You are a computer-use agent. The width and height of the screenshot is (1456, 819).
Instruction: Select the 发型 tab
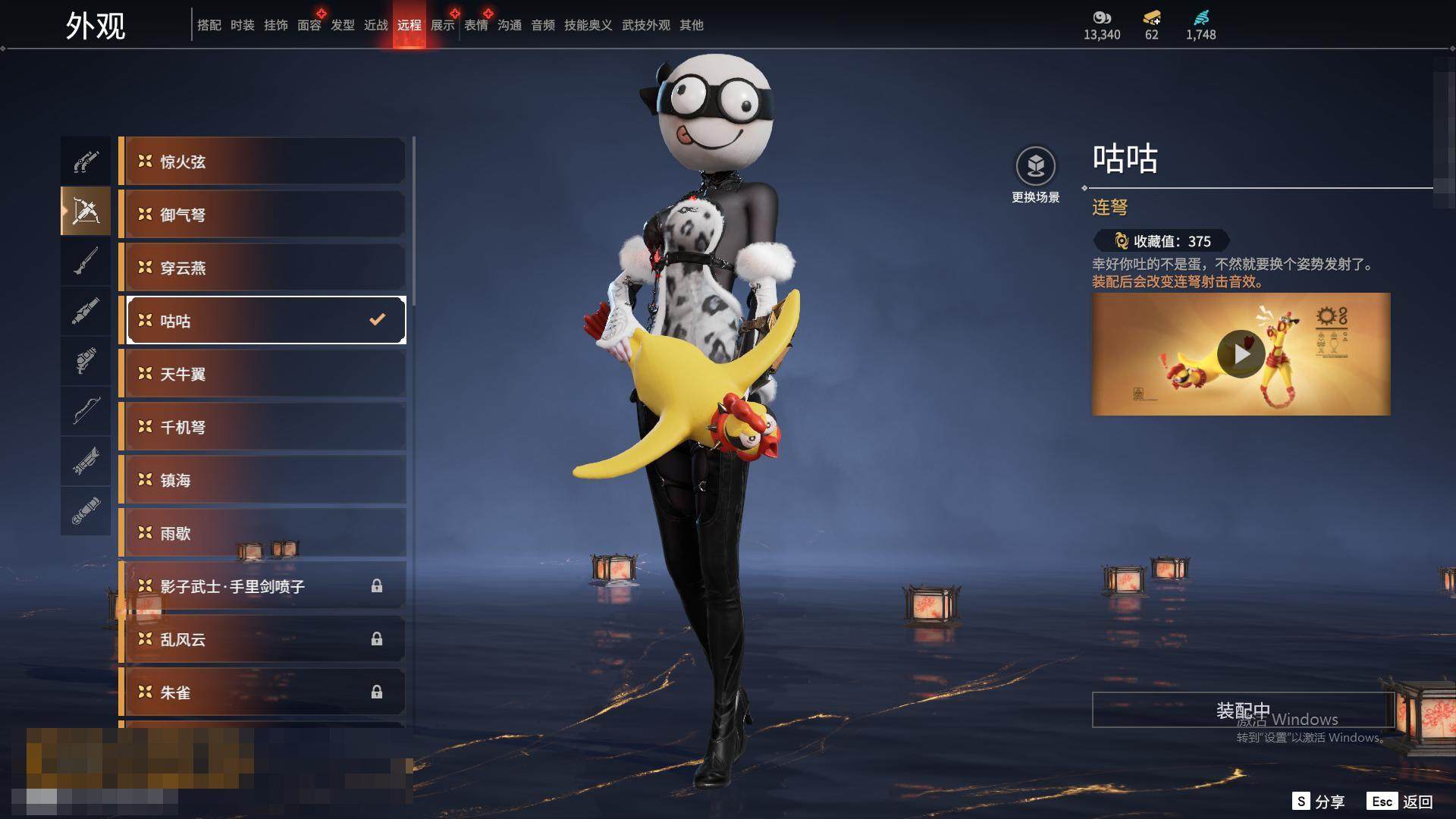coord(342,25)
